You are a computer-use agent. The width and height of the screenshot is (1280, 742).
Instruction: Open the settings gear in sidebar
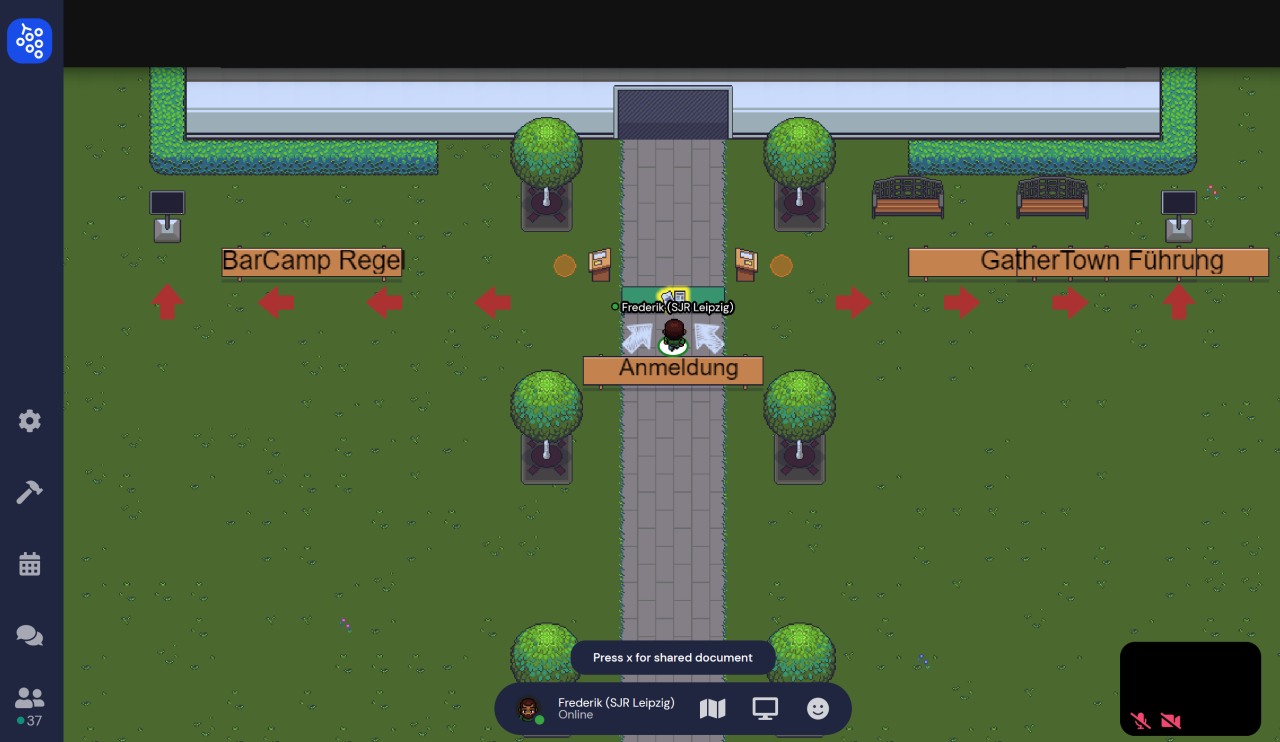29,421
